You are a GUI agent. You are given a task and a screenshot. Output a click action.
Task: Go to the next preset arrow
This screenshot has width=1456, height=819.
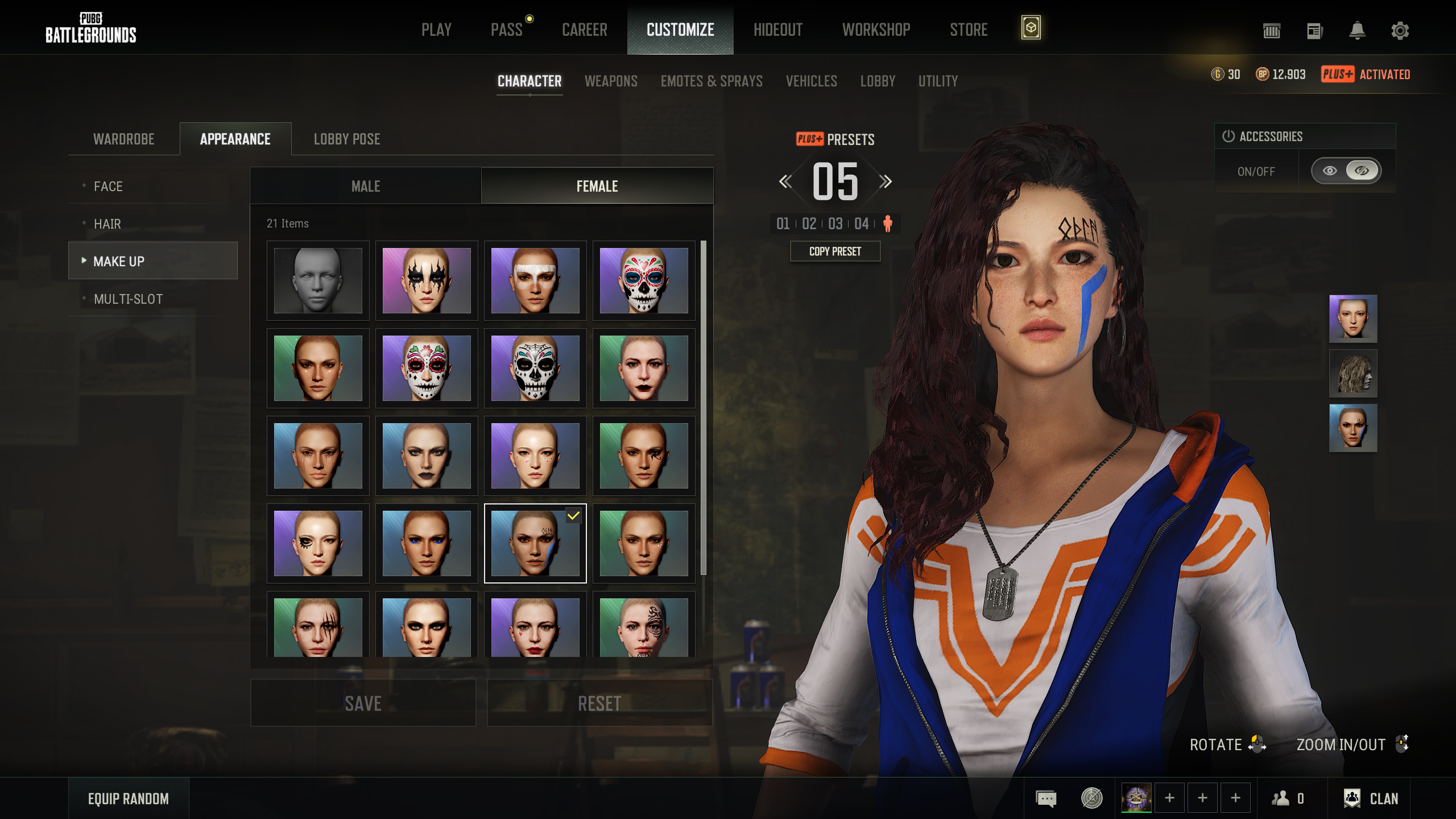[886, 182]
